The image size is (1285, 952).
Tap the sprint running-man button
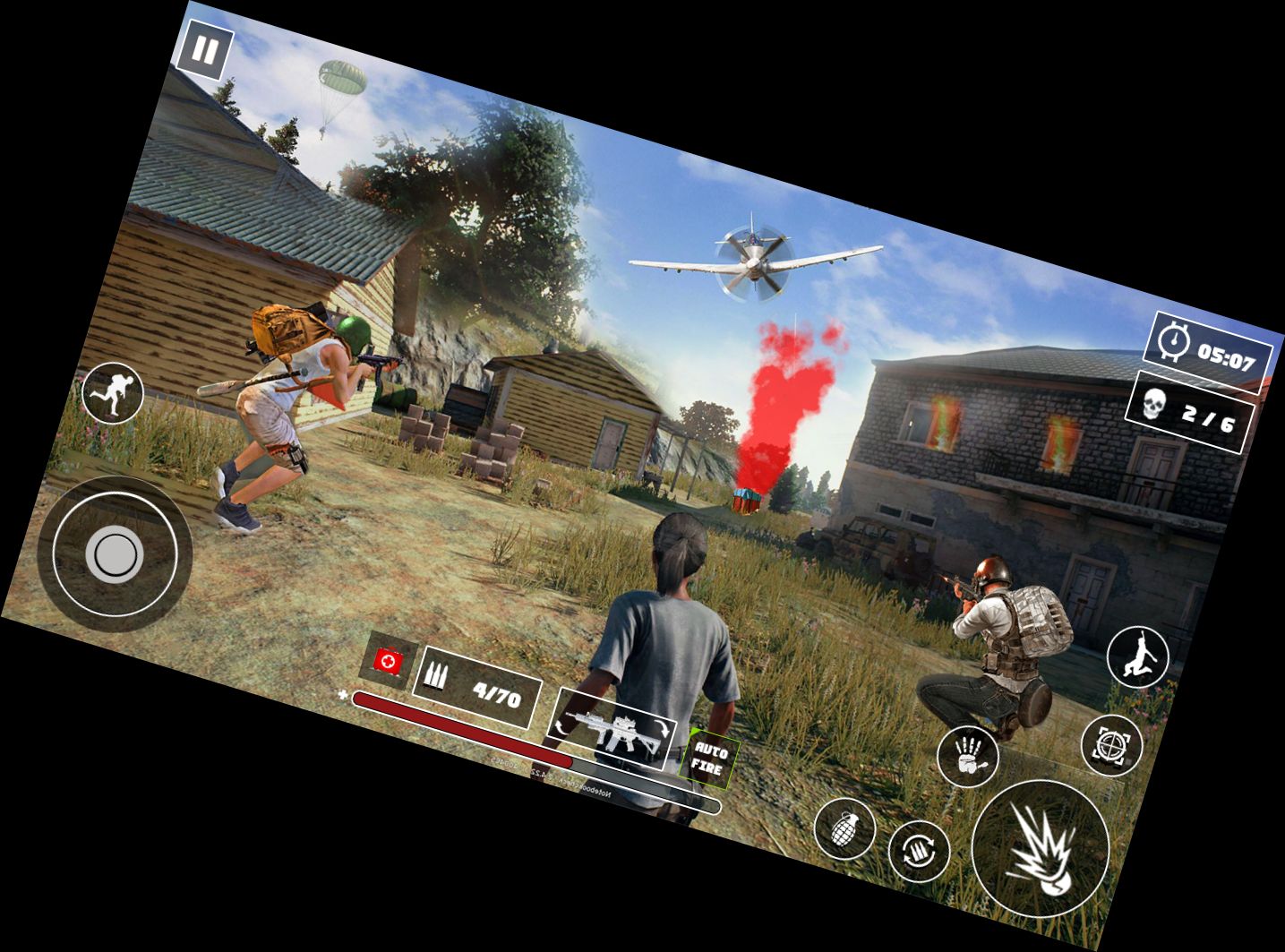tap(113, 392)
